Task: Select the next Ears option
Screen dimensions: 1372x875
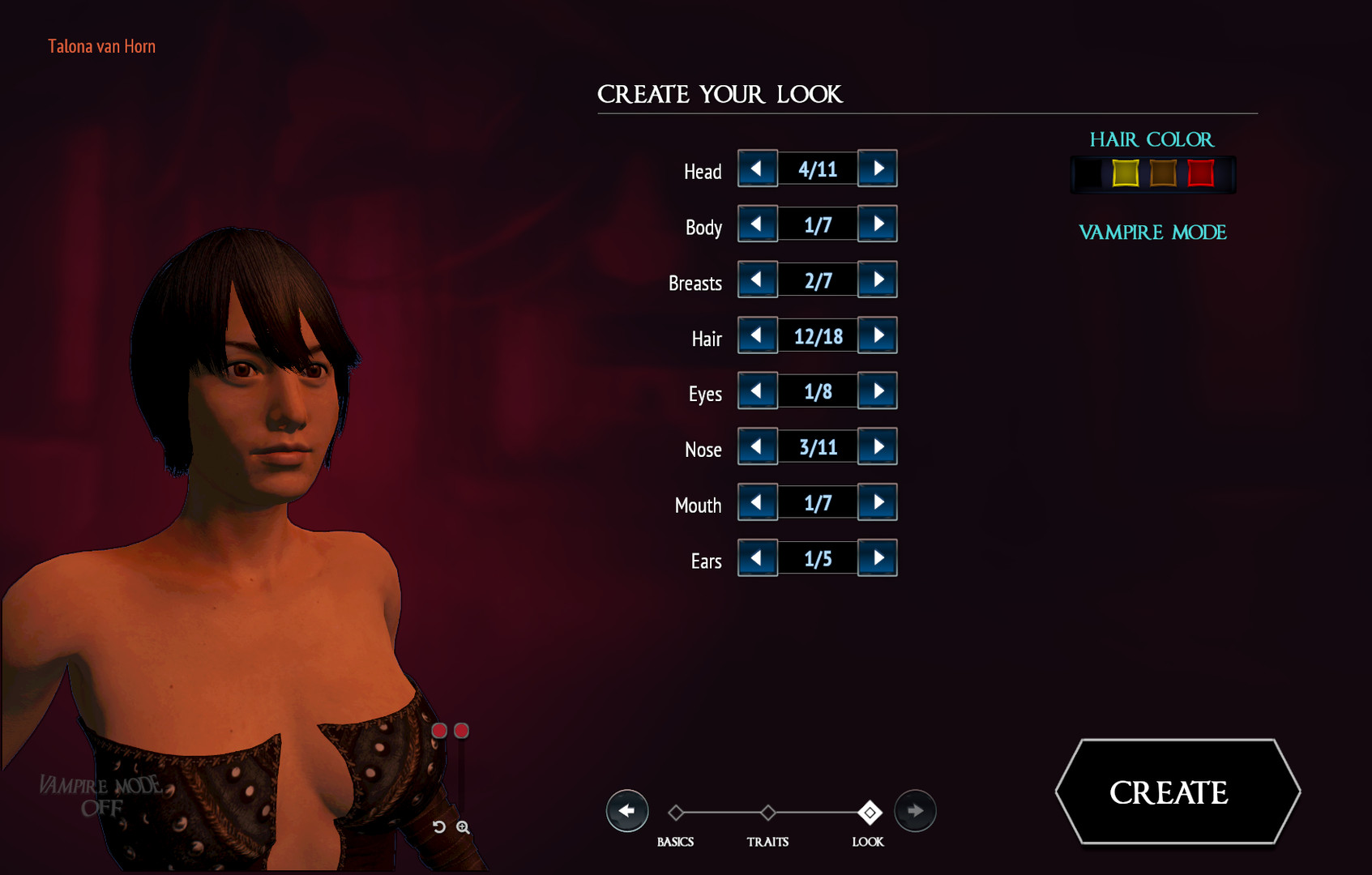Action: pos(877,558)
